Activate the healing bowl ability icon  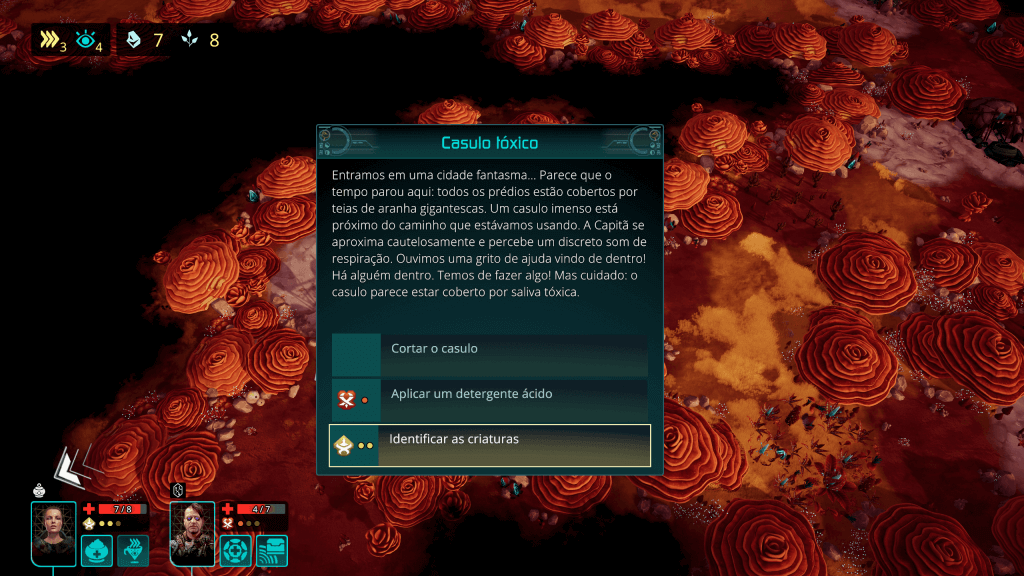tap(97, 550)
